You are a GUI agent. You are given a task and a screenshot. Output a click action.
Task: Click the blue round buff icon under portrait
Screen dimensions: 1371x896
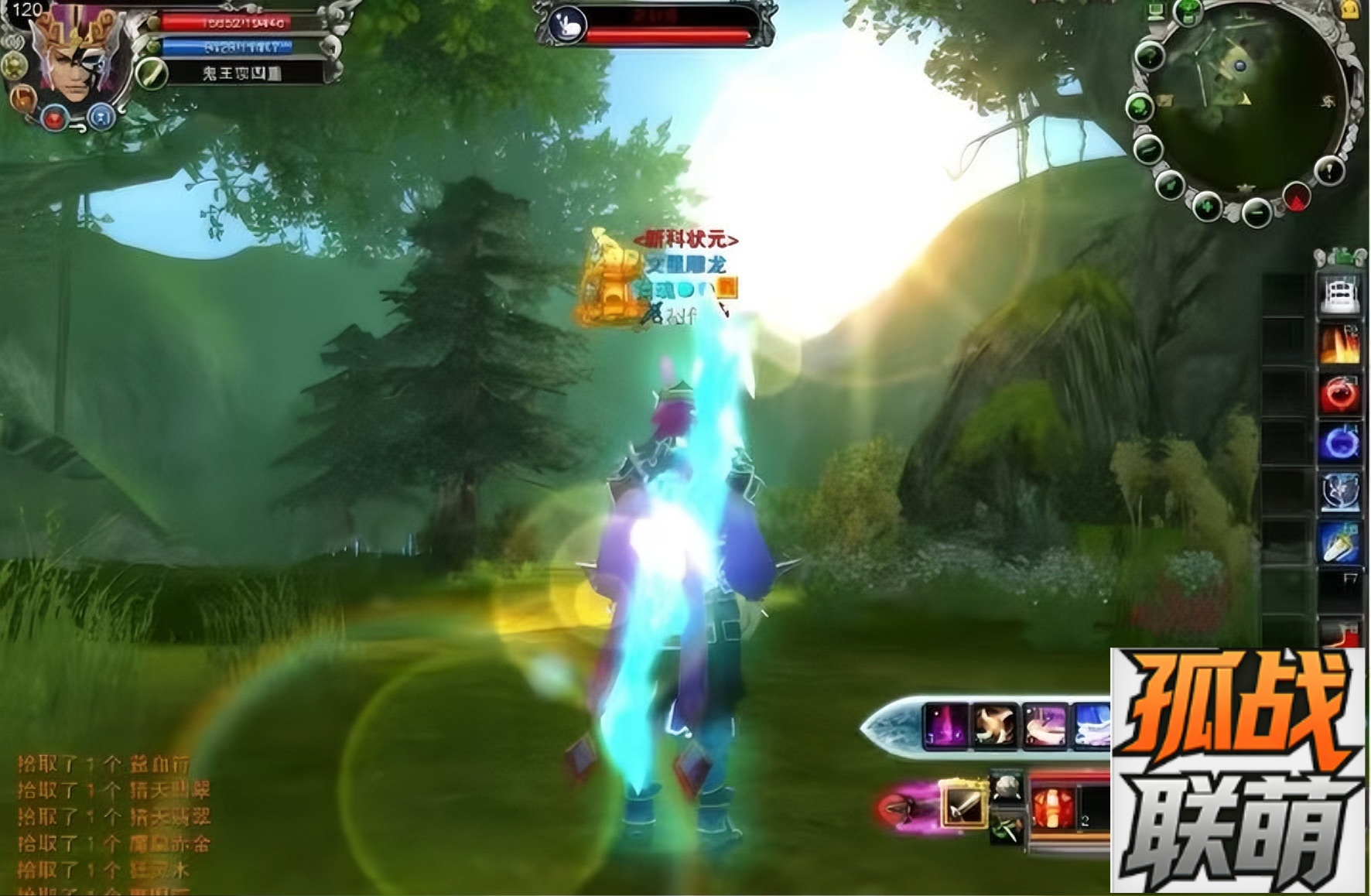tap(101, 118)
